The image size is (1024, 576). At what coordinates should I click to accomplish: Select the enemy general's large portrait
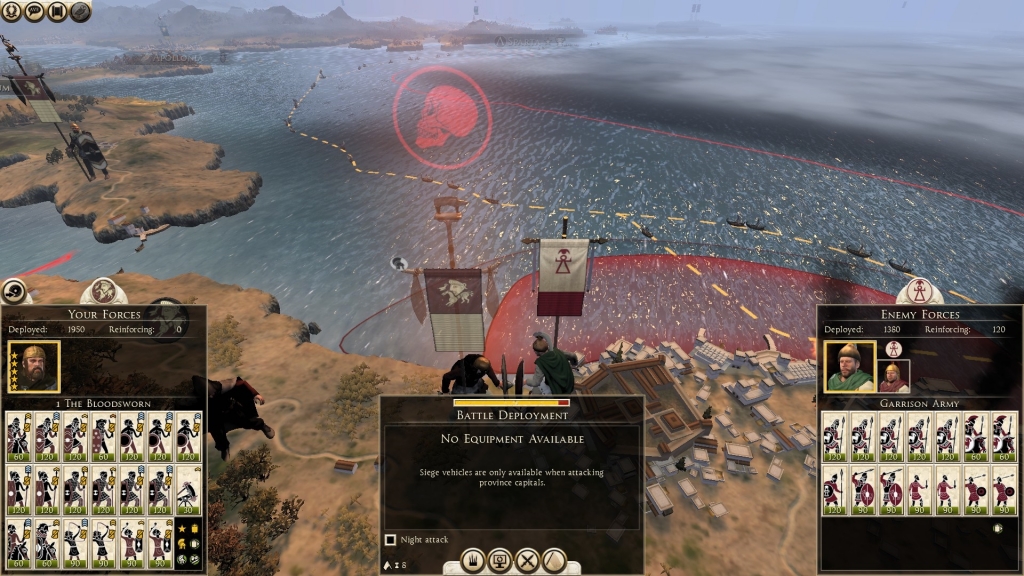click(x=849, y=367)
